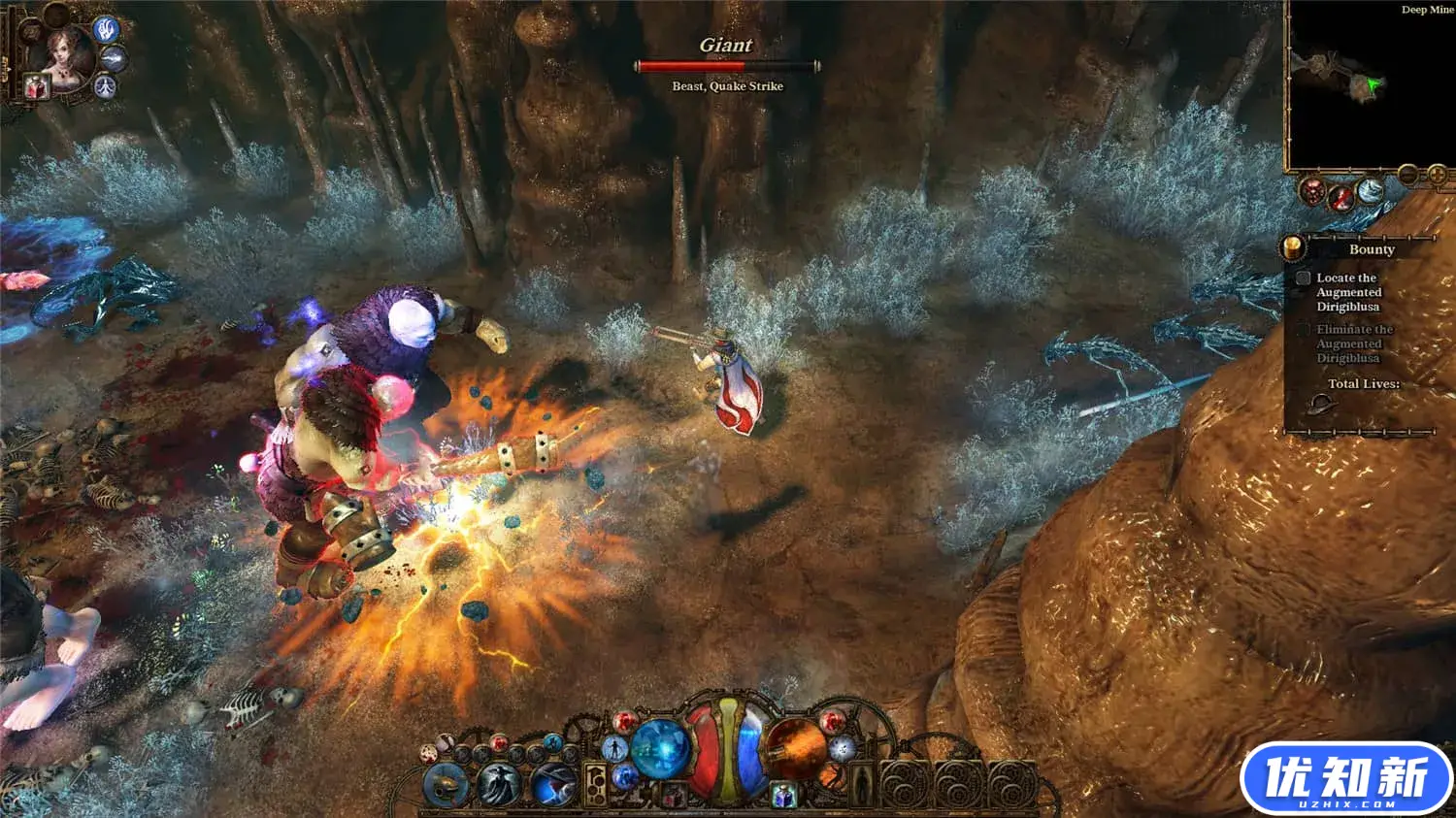
Task: Click the round button left of the minimap plus
Action: click(x=1407, y=175)
